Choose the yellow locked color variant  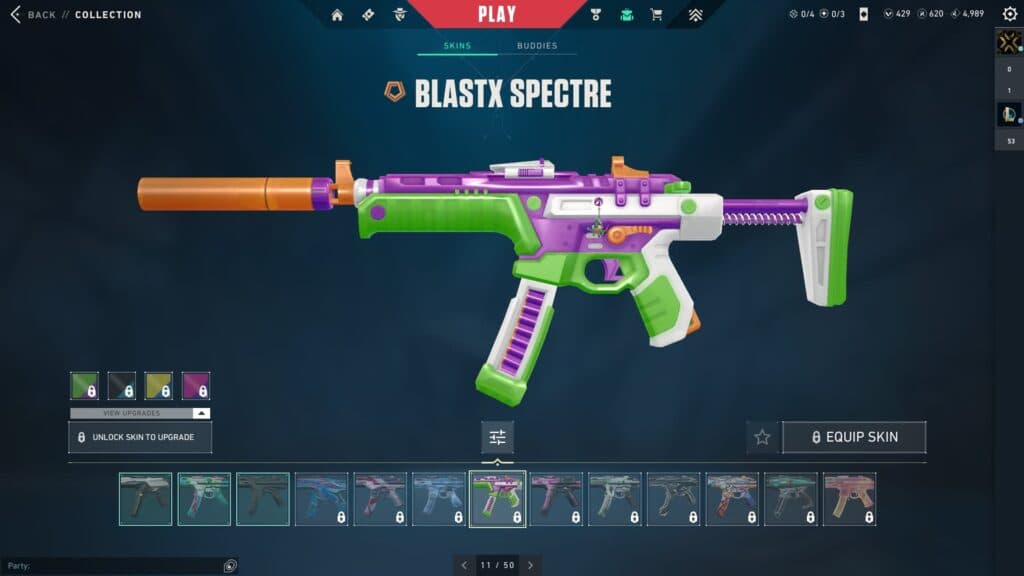(x=158, y=386)
